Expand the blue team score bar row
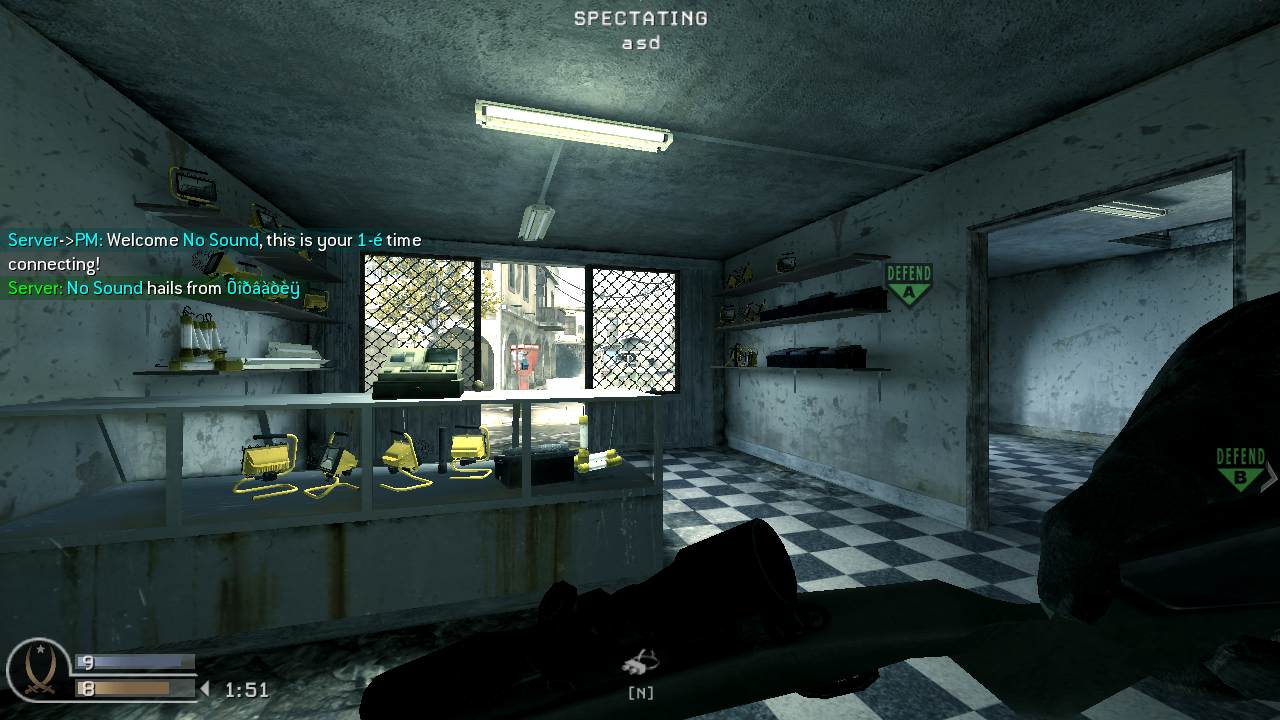The width and height of the screenshot is (1280, 720). coord(135,661)
